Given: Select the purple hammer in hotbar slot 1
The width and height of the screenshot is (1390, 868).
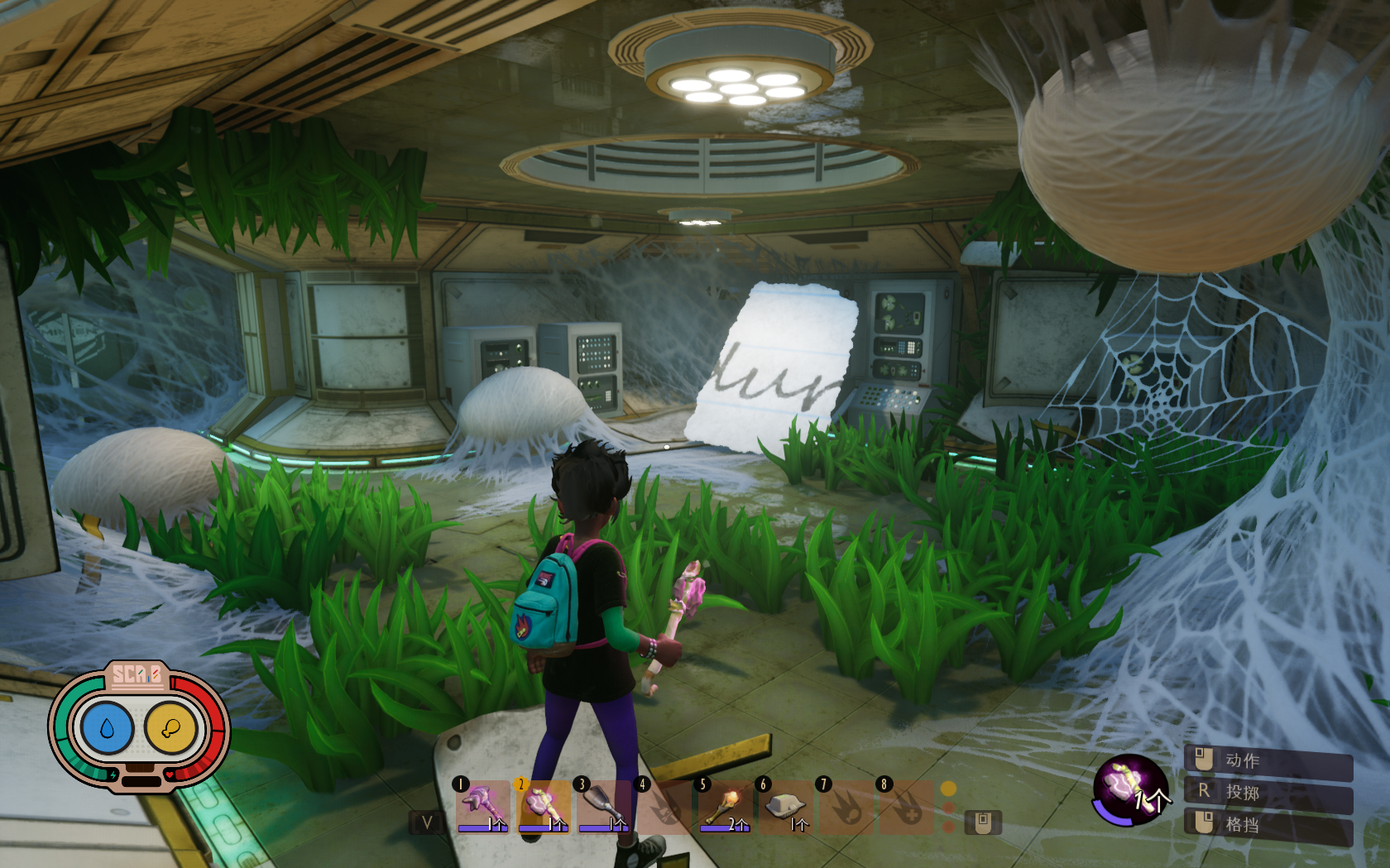Looking at the screenshot, I should tap(483, 806).
